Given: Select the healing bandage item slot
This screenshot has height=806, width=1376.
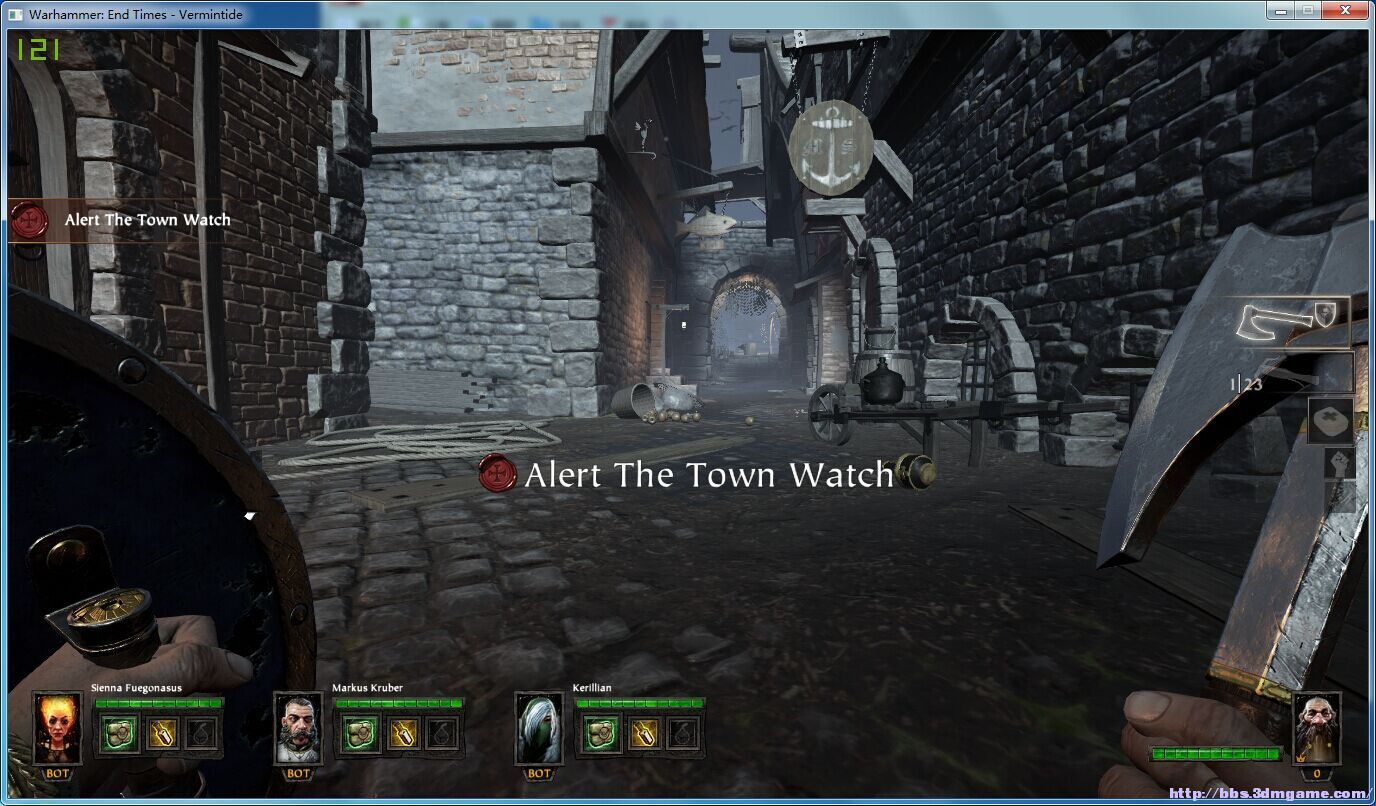Looking at the screenshot, I should (1330, 421).
